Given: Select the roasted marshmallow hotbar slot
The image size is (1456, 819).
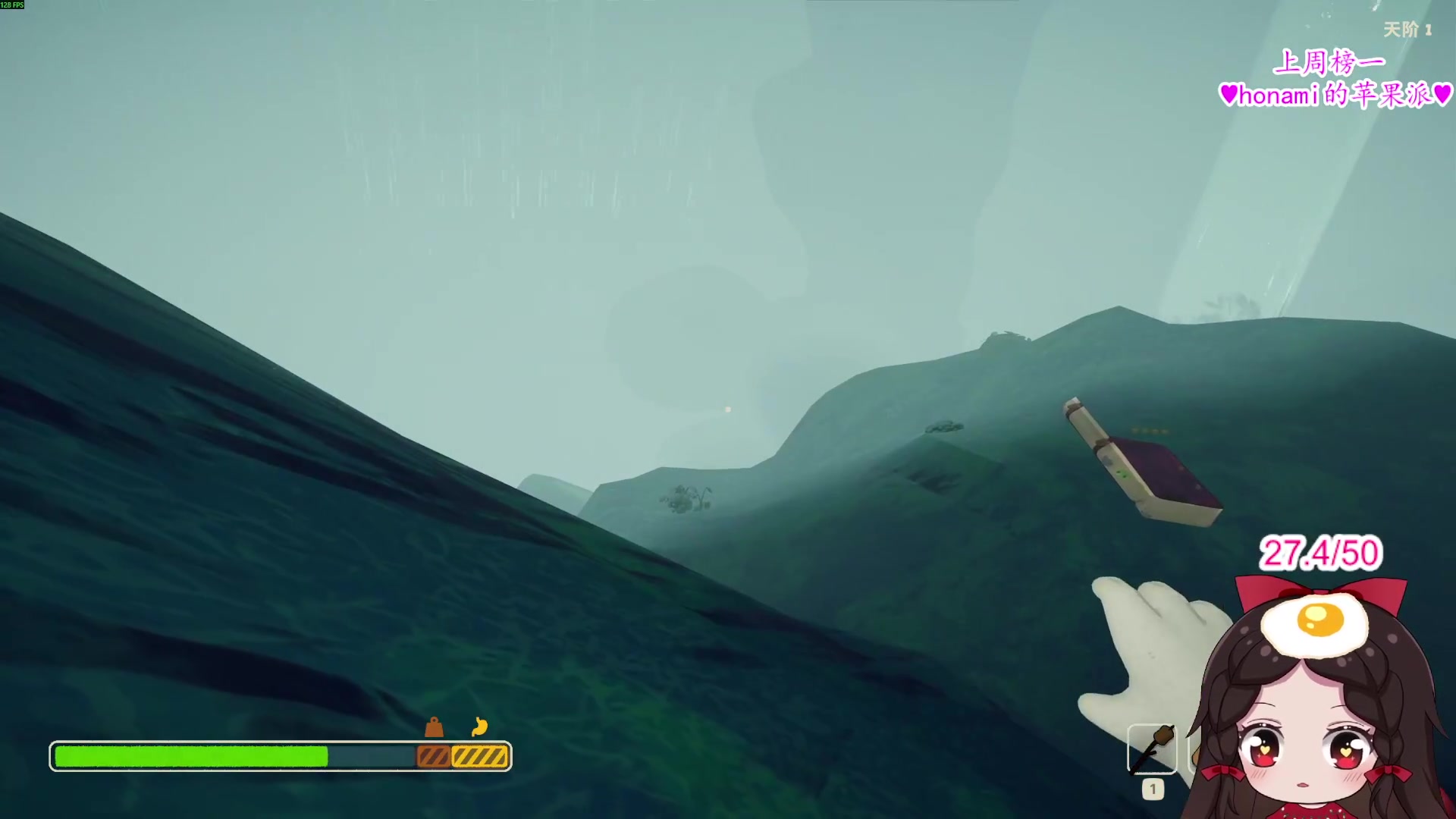Looking at the screenshot, I should [1152, 749].
